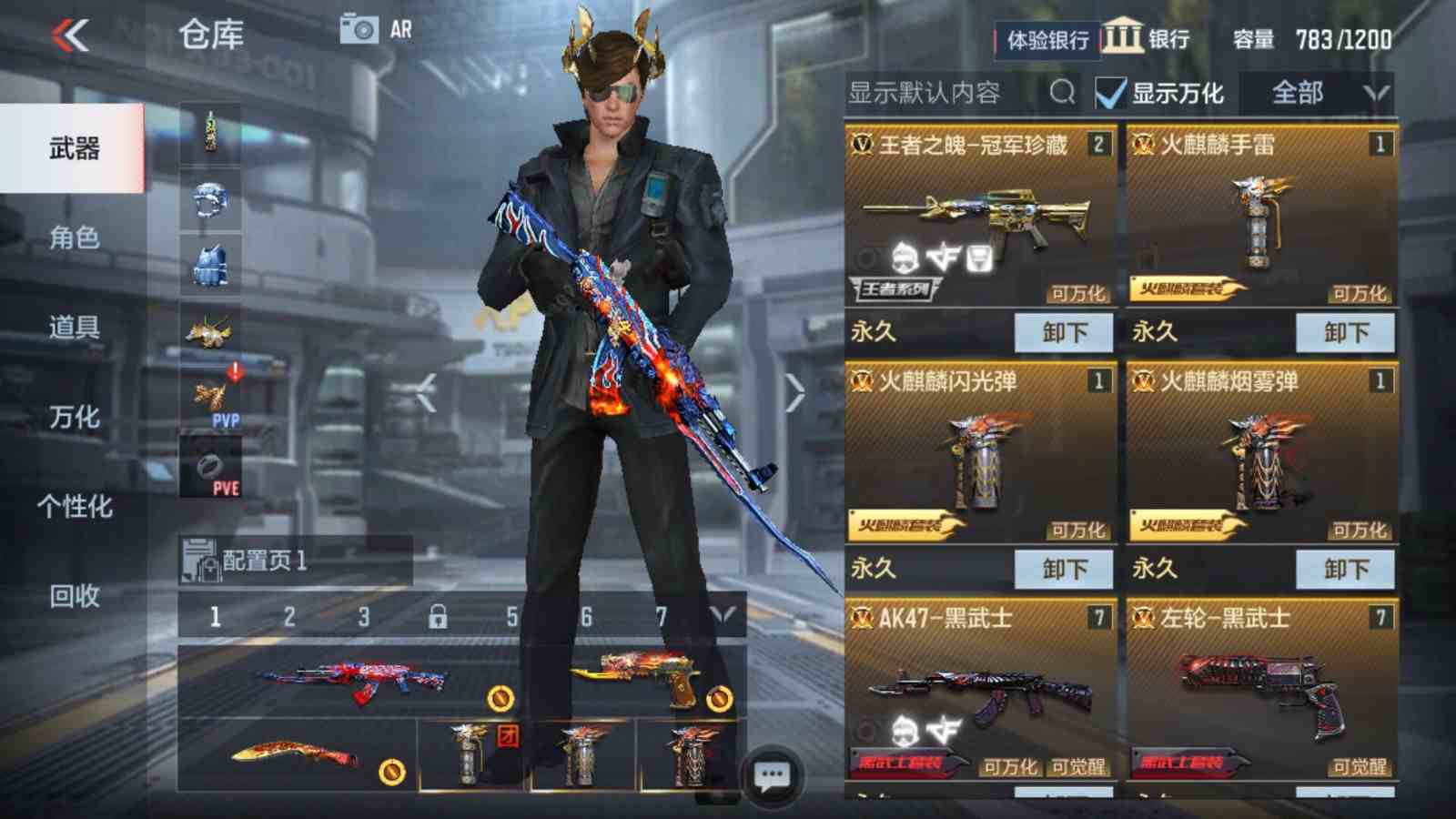Select the PVE item equipment slot
This screenshot has width=1456, height=819.
tap(210, 466)
